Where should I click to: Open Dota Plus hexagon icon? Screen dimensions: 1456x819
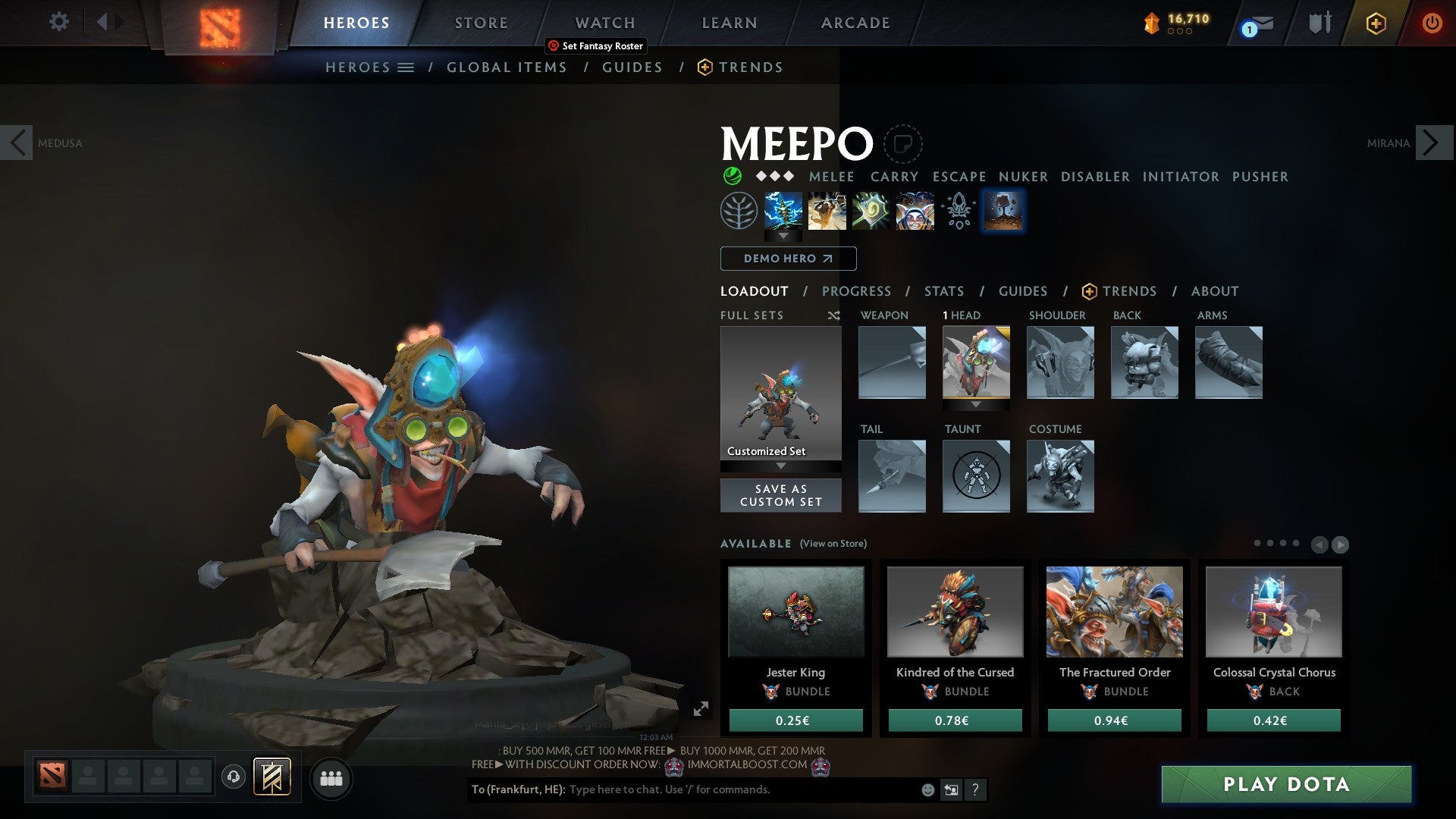pyautogui.click(x=1376, y=23)
